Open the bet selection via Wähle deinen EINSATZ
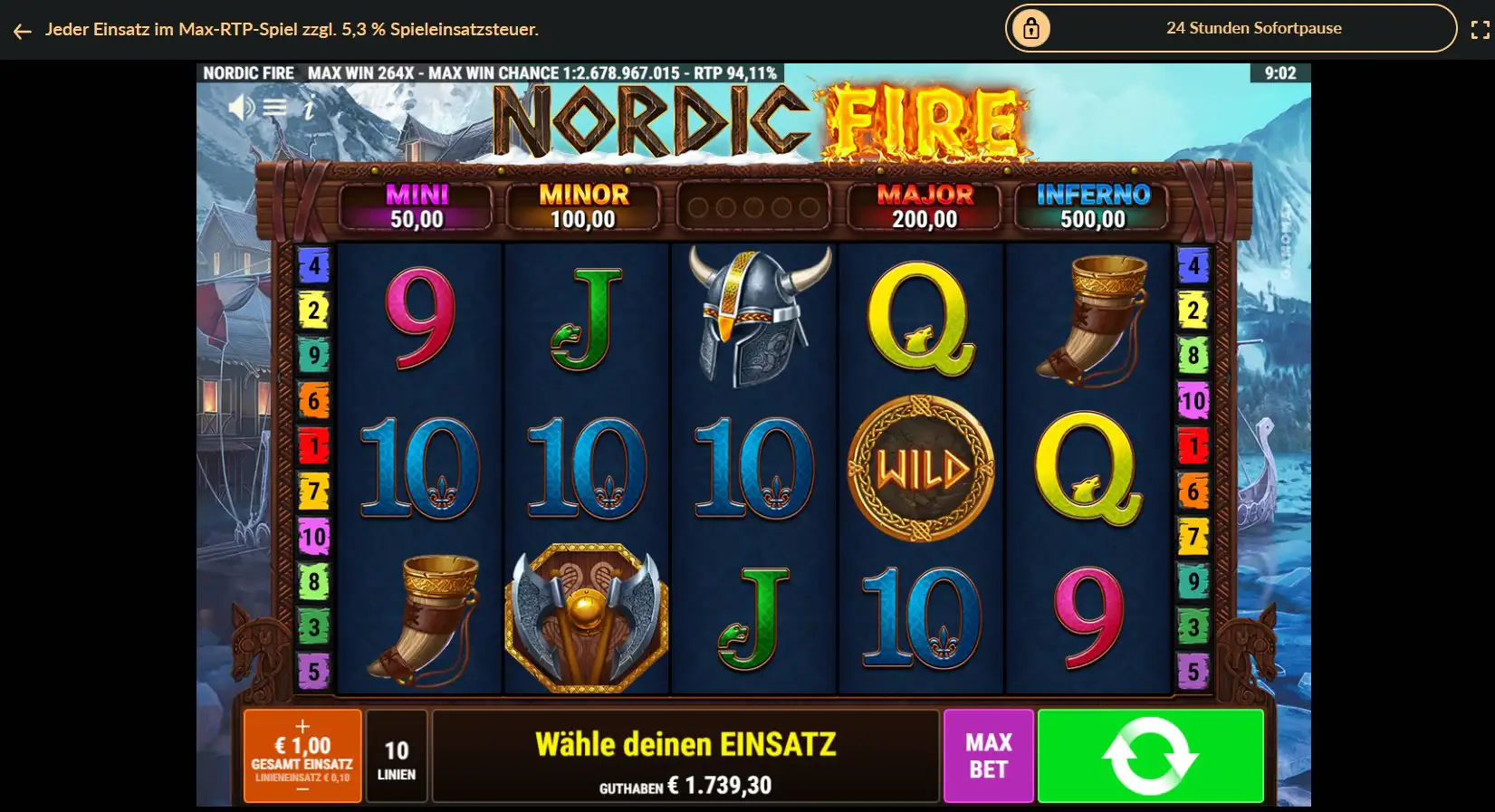This screenshot has height=812, width=1495. point(685,744)
